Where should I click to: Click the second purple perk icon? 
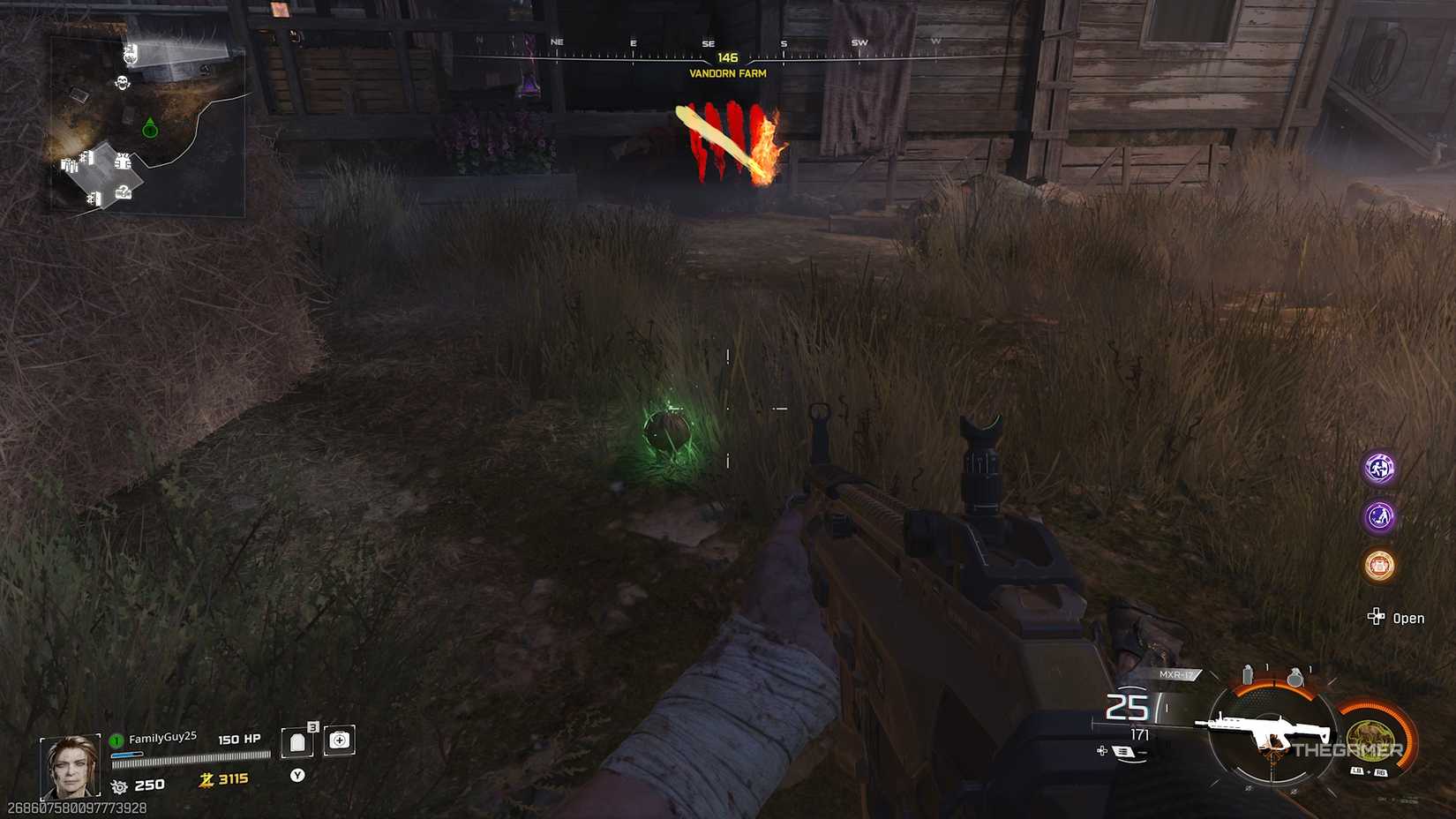pyautogui.click(x=1378, y=518)
